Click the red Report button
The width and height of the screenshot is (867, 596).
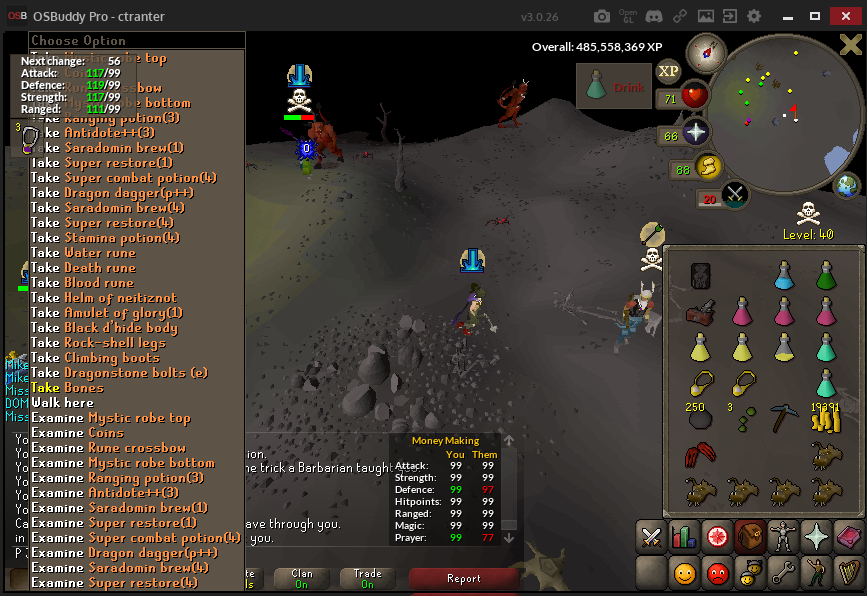pos(464,578)
